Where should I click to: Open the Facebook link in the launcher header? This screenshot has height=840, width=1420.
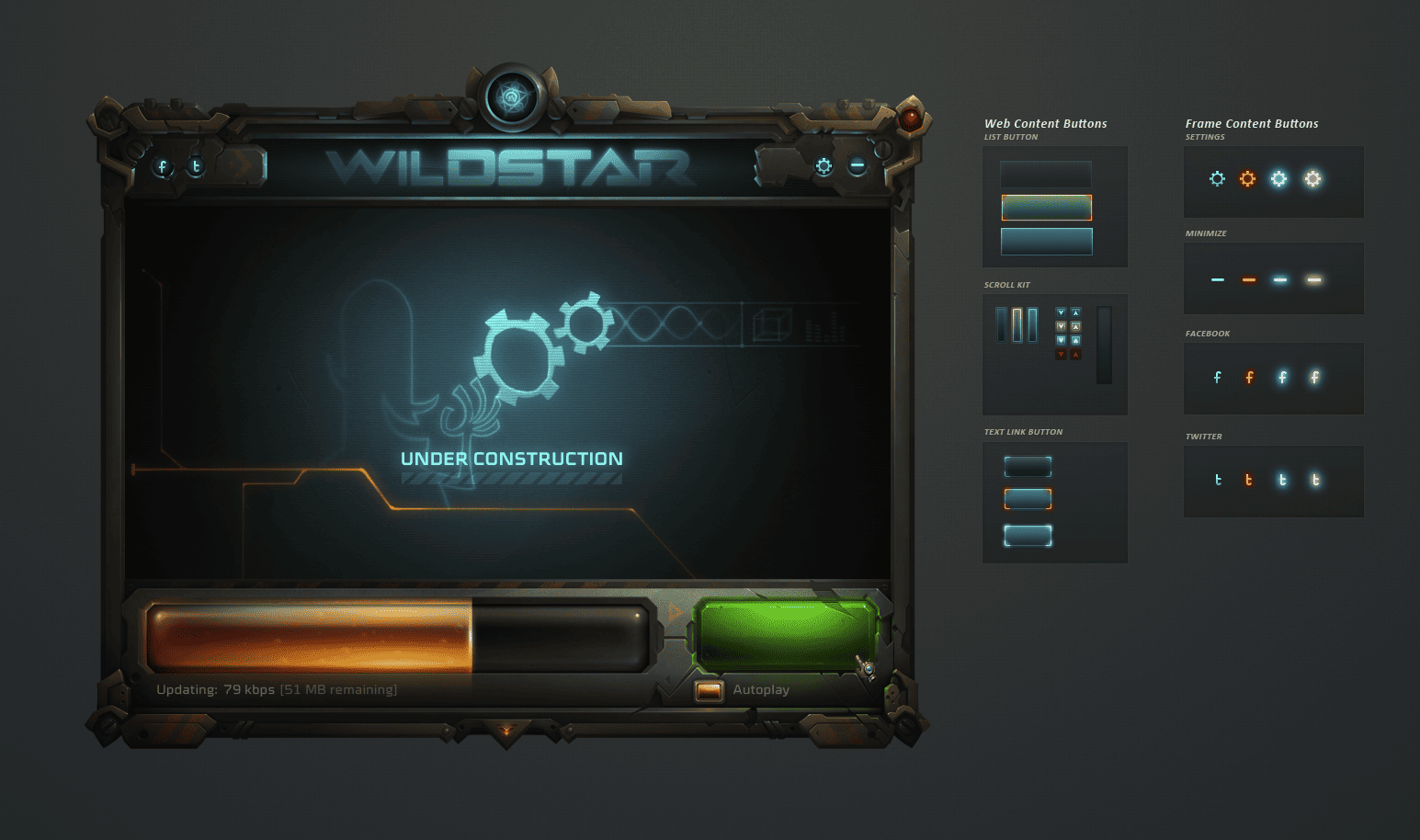coord(163,167)
